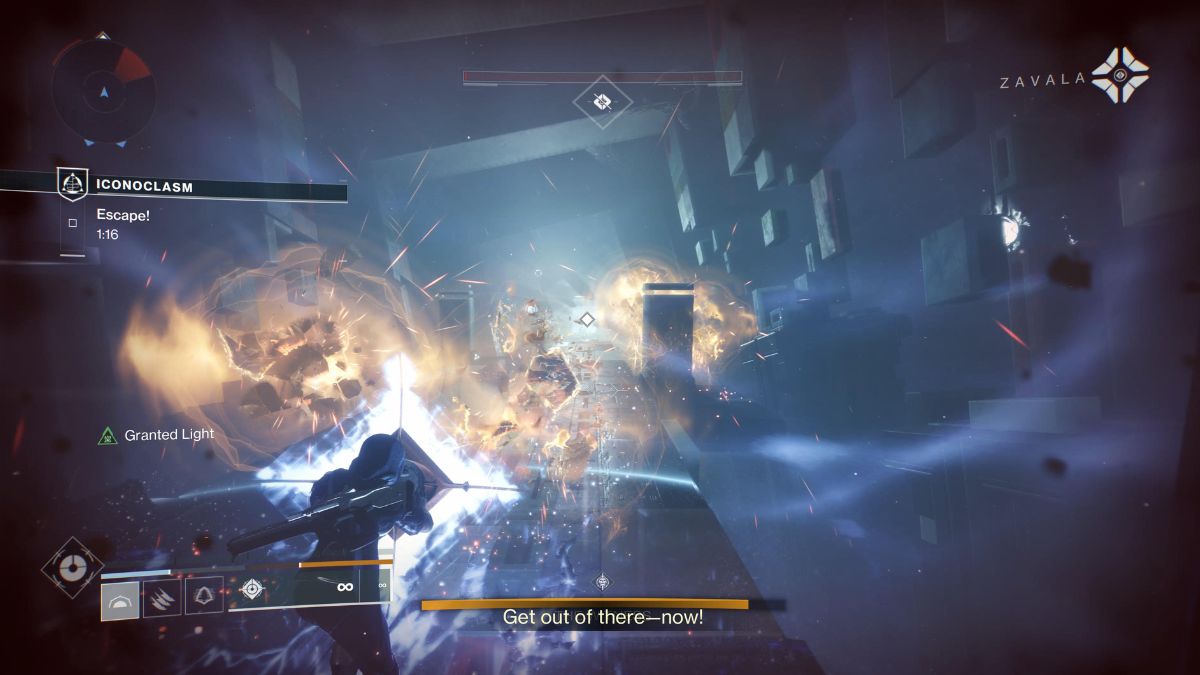Select the equipped weapon icon beside the infinity ammo
The height and width of the screenshot is (675, 1200).
[252, 588]
